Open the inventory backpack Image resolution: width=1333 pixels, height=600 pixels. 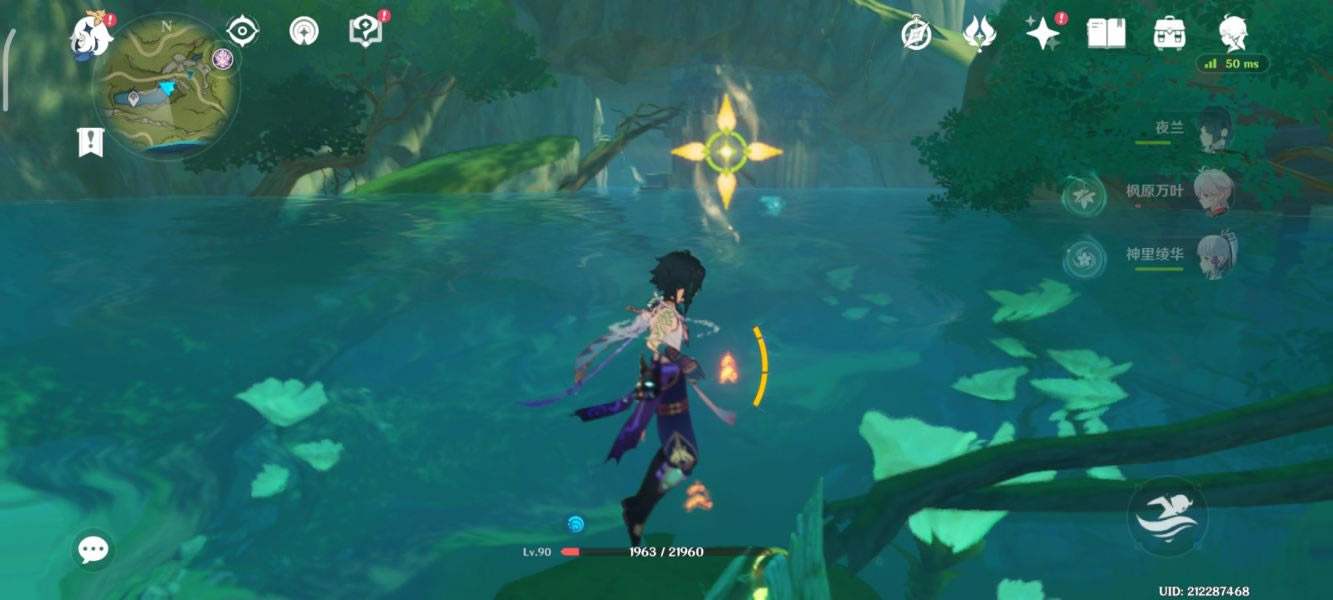tap(1169, 34)
